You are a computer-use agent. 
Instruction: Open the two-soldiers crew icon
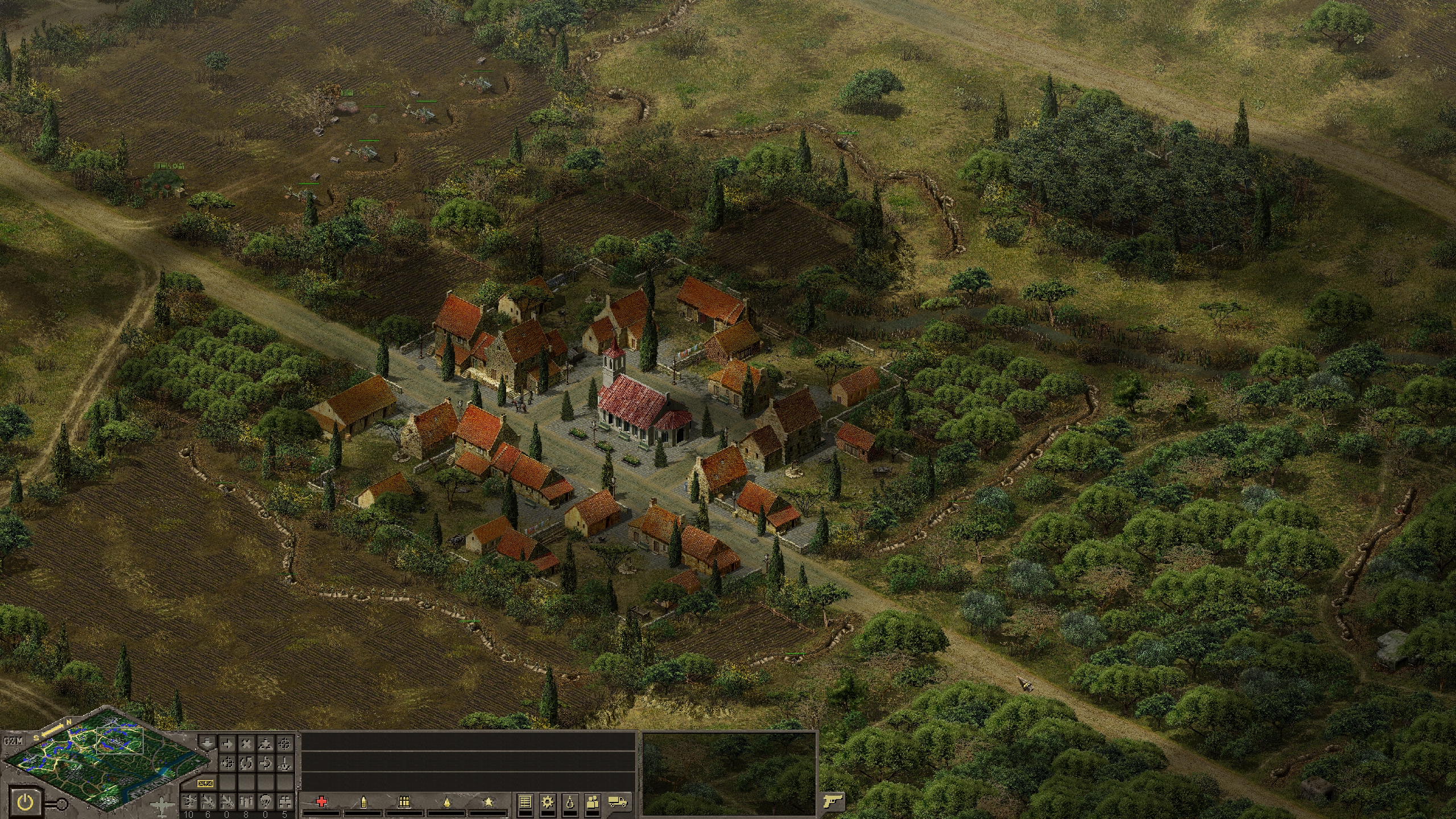point(593,802)
